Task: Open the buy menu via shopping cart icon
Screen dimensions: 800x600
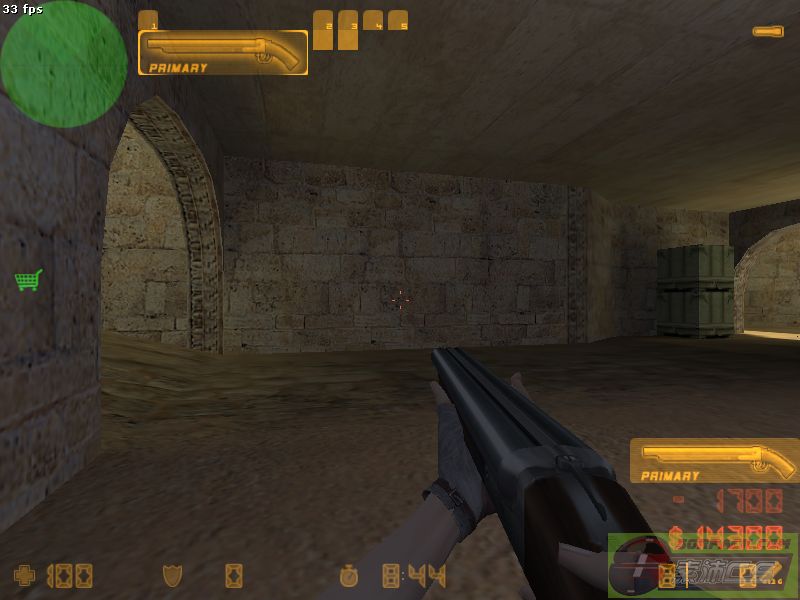Action: (x=28, y=280)
